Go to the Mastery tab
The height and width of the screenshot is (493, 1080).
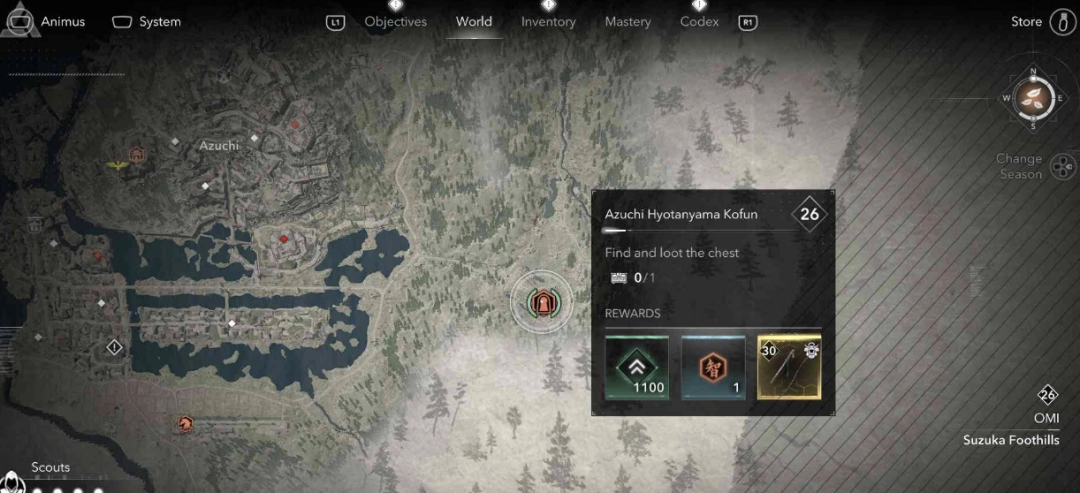coord(628,22)
